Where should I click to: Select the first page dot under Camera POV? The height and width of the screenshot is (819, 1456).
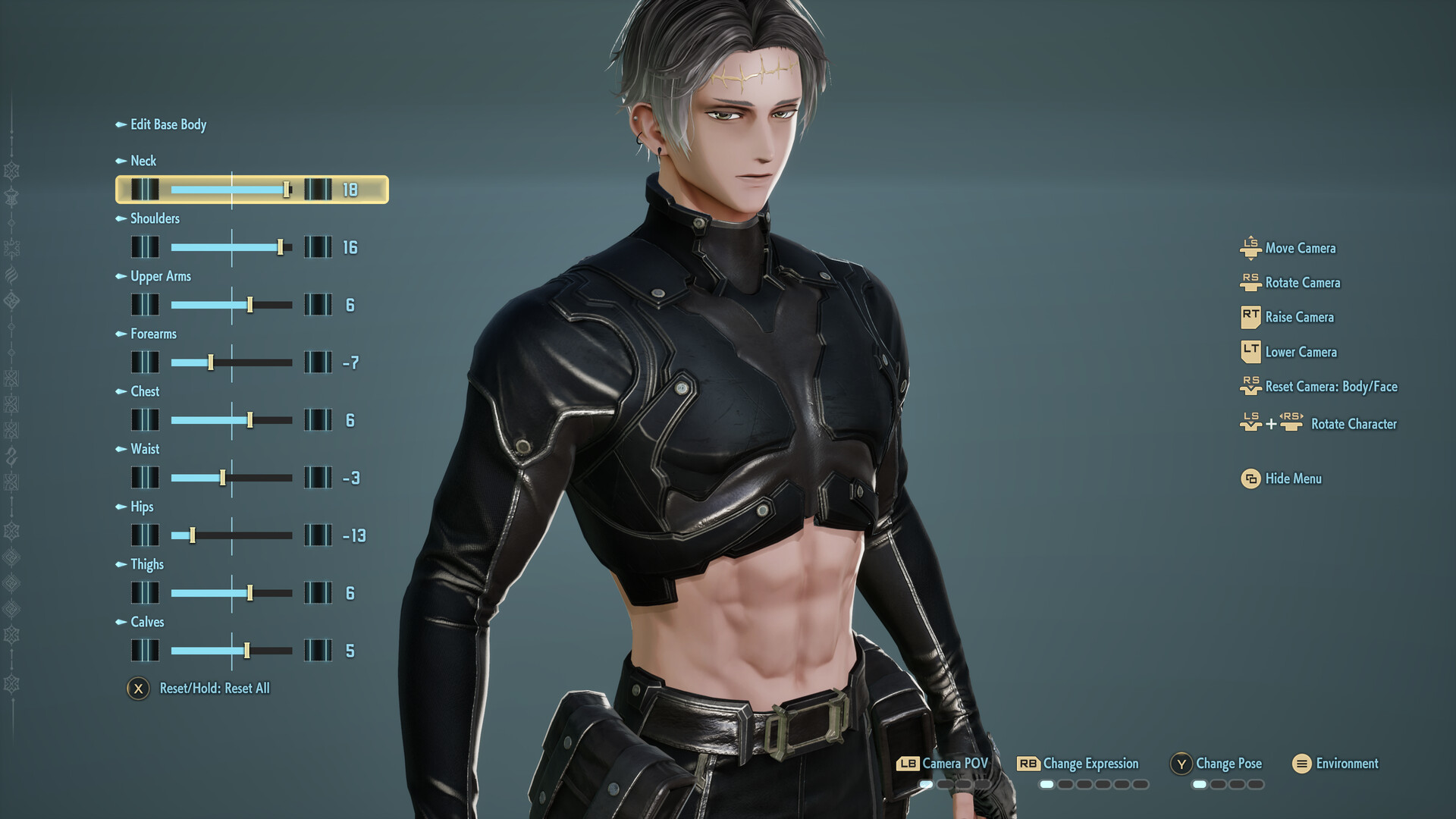point(926,783)
